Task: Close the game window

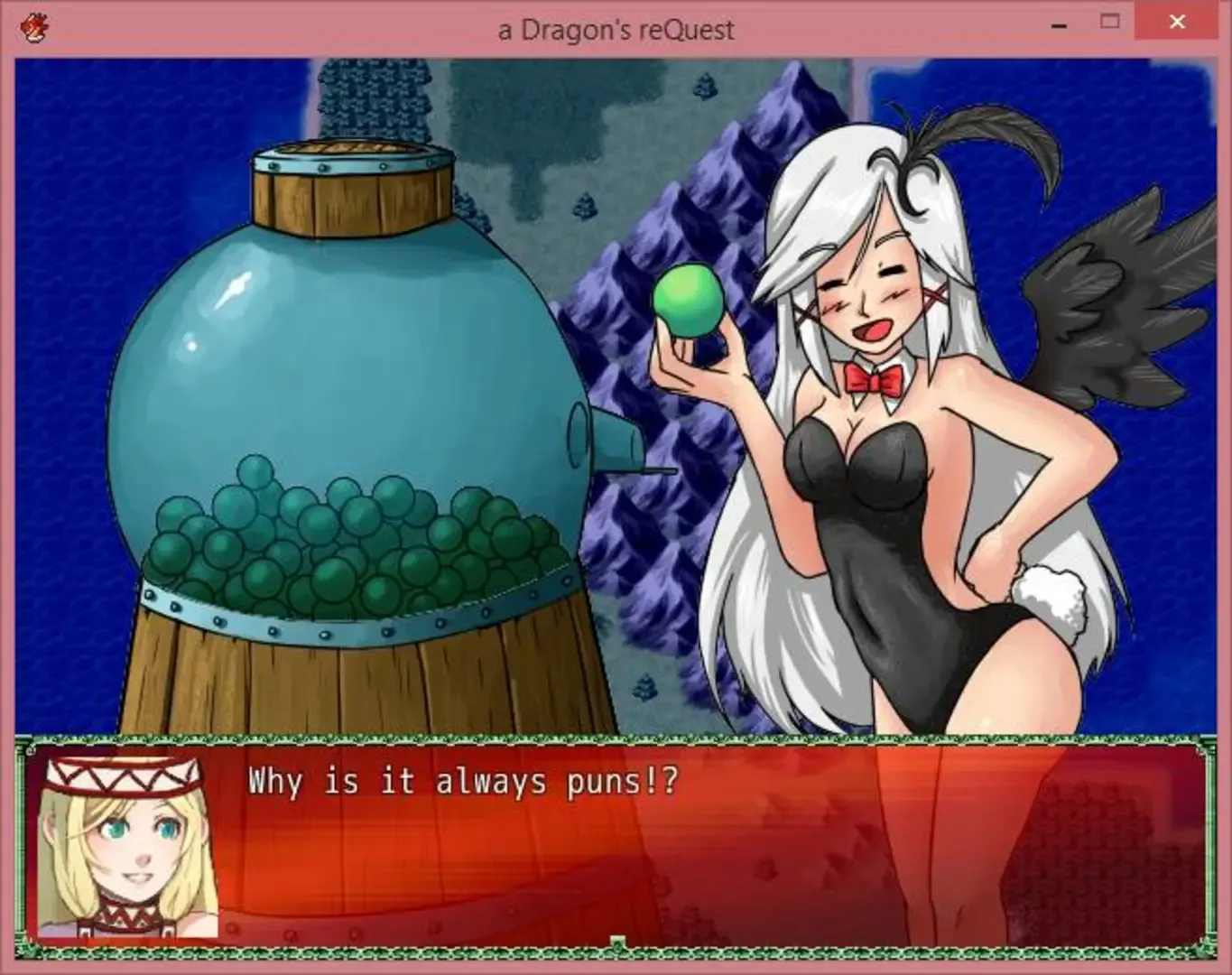Action: pos(1176,23)
